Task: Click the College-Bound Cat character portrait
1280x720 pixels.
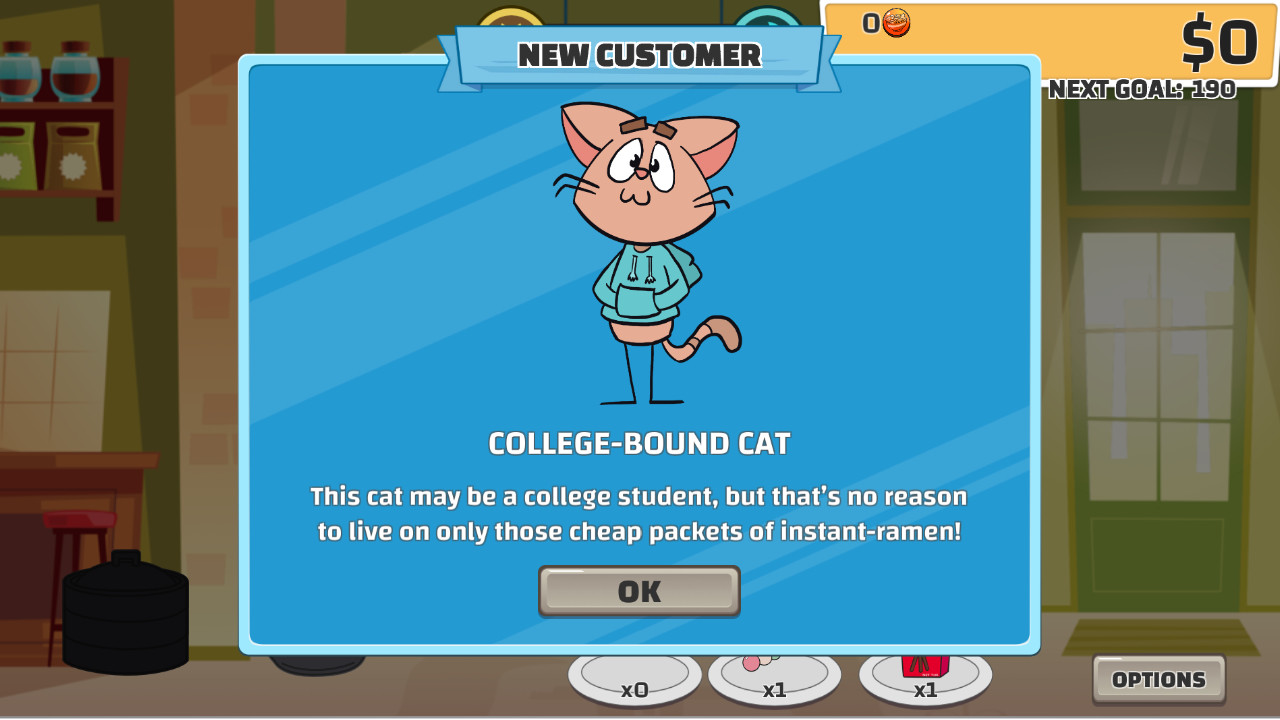Action: [645, 250]
